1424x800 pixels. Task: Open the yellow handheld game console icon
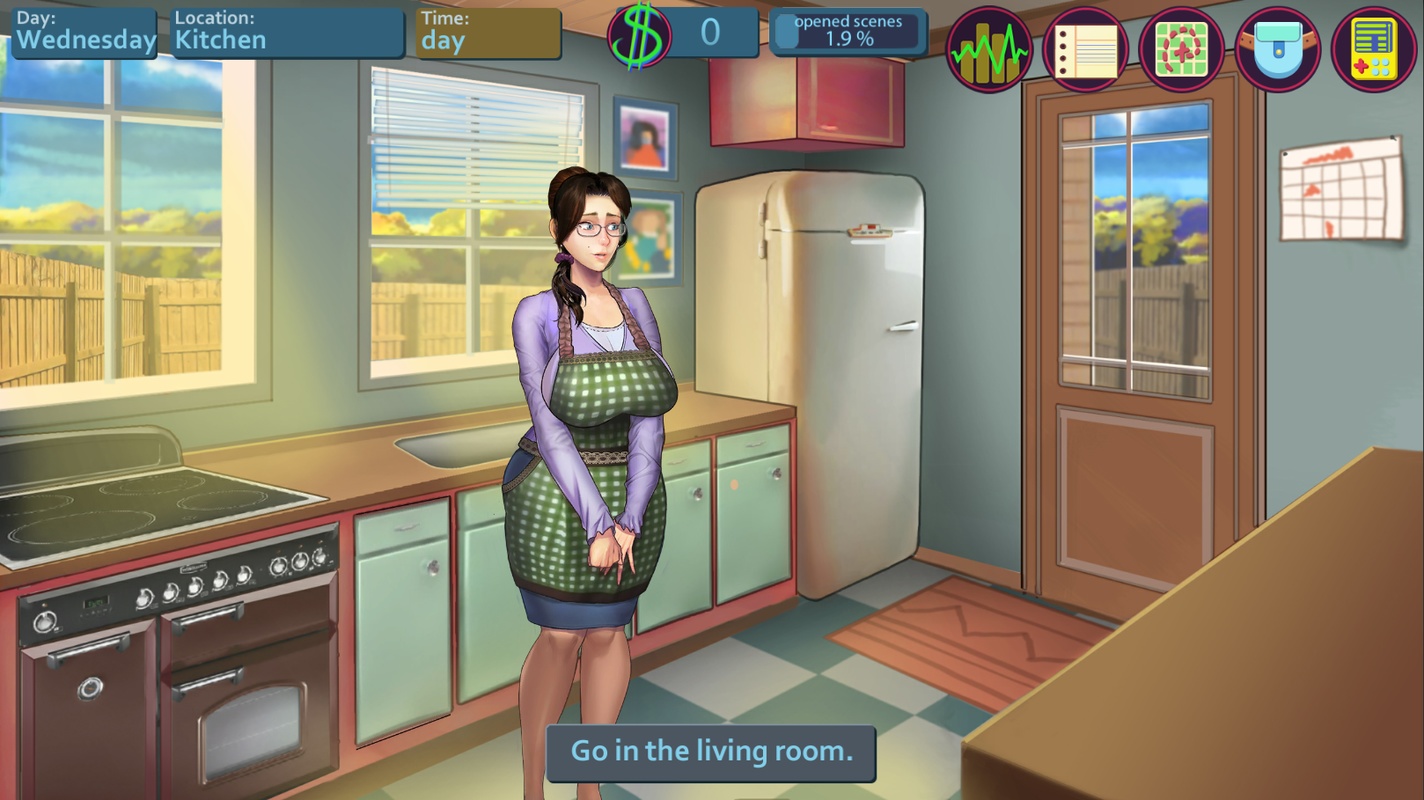pos(1373,47)
